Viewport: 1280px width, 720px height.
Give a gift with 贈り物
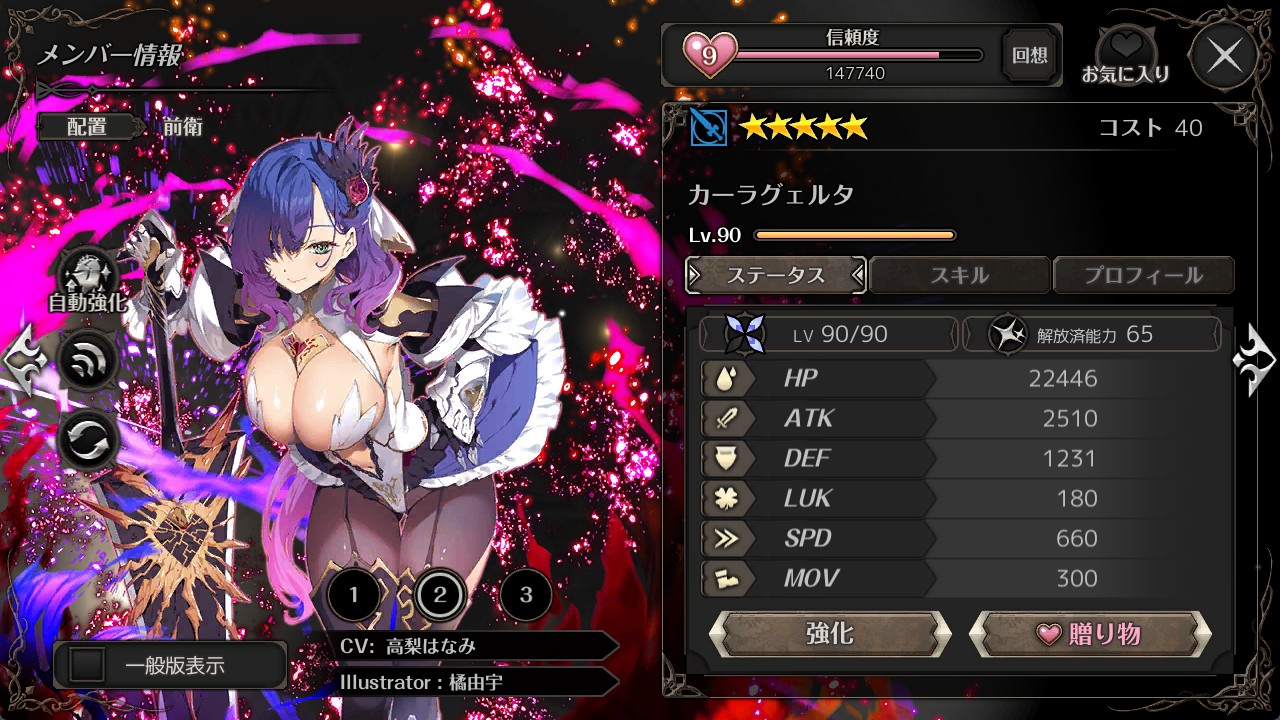1090,634
